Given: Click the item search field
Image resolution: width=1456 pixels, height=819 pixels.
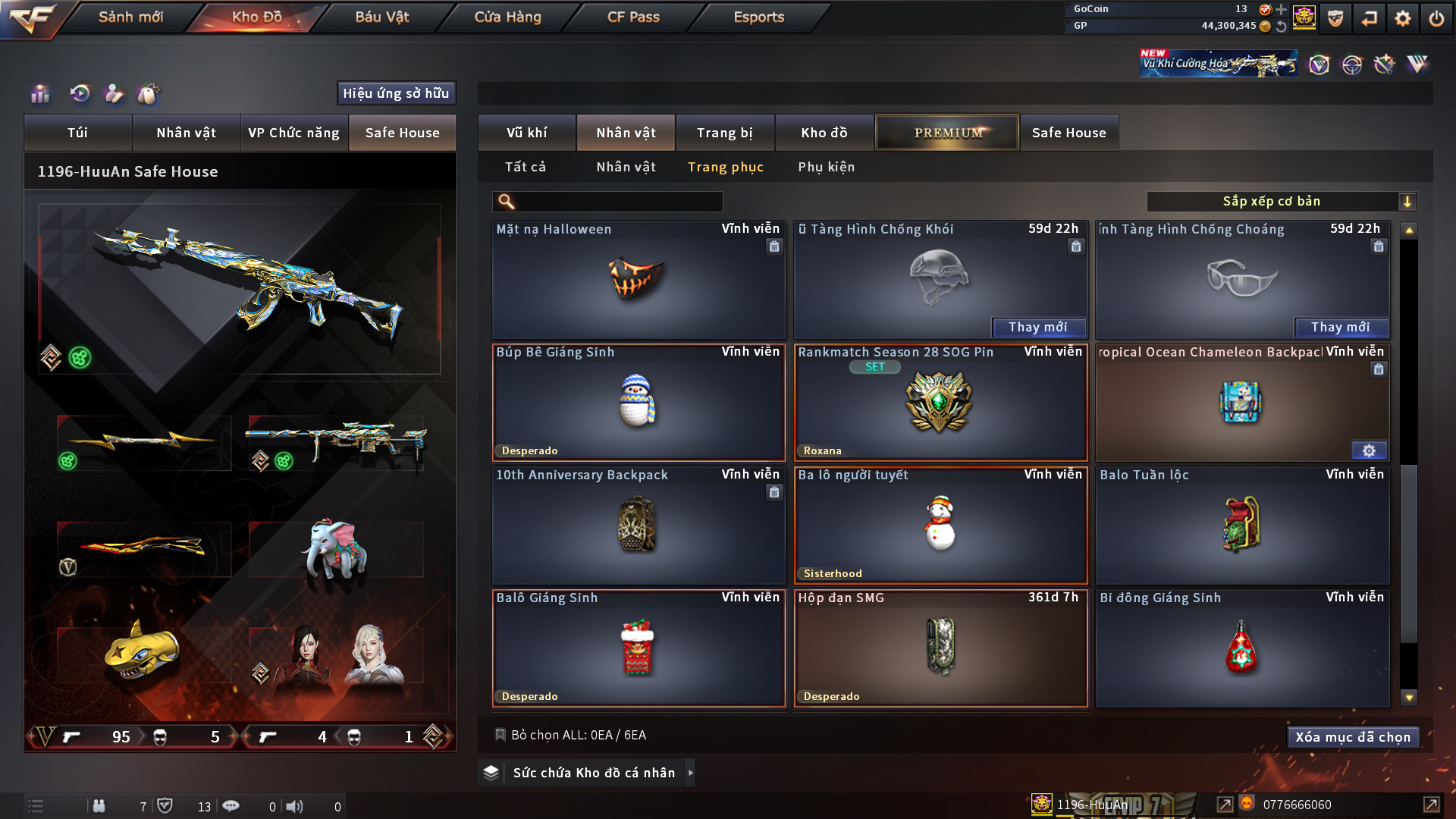Looking at the screenshot, I should (x=618, y=202).
